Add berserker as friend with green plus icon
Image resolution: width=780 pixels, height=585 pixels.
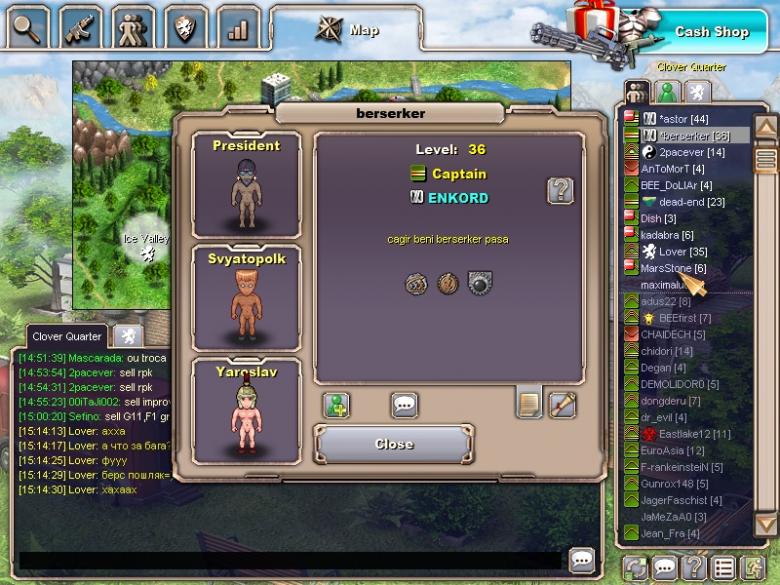click(336, 405)
